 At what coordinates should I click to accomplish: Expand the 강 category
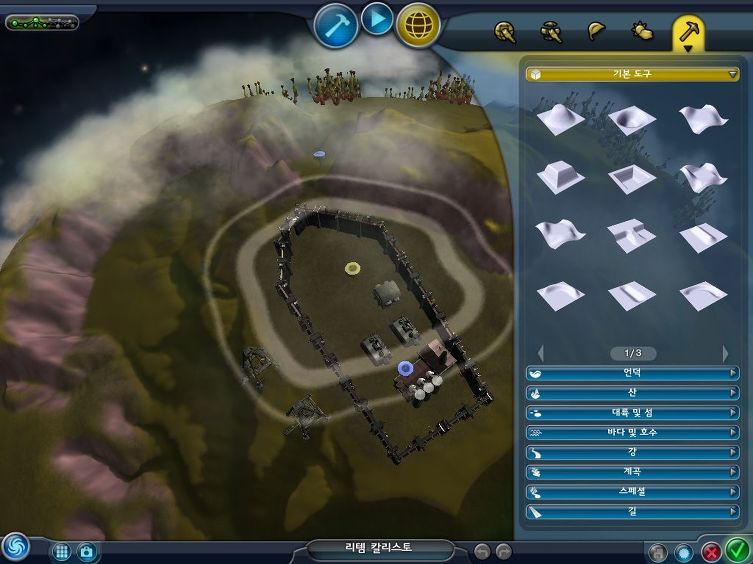[632, 452]
